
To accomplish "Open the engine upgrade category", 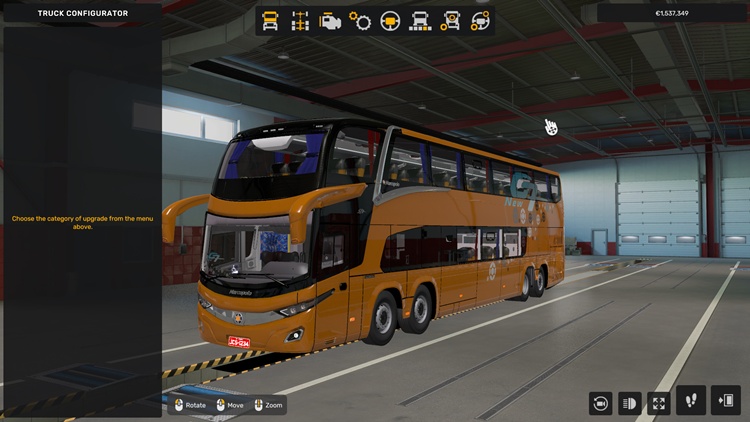I will click(329, 21).
